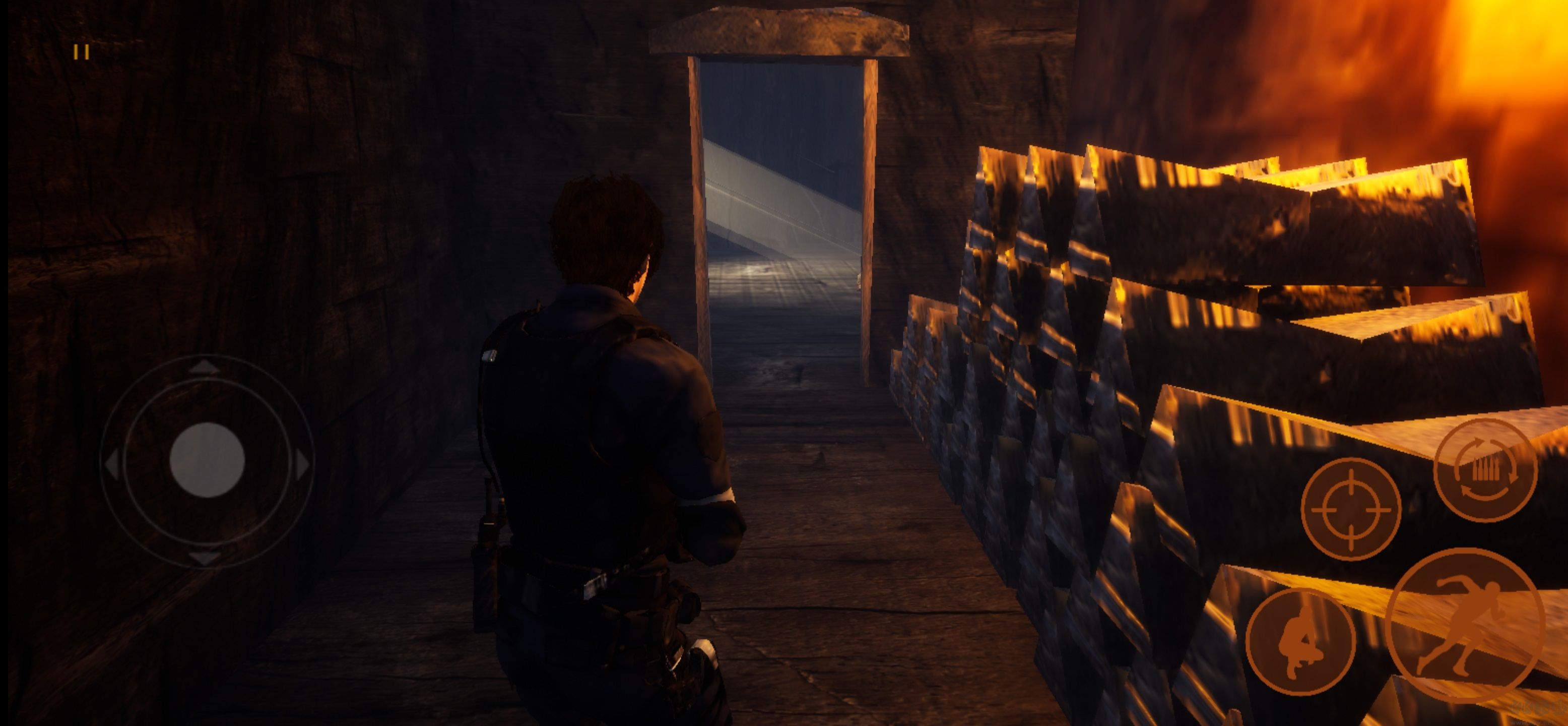Viewport: 1568px width, 726px height.
Task: Tap the crosshair aim button
Action: (1351, 509)
